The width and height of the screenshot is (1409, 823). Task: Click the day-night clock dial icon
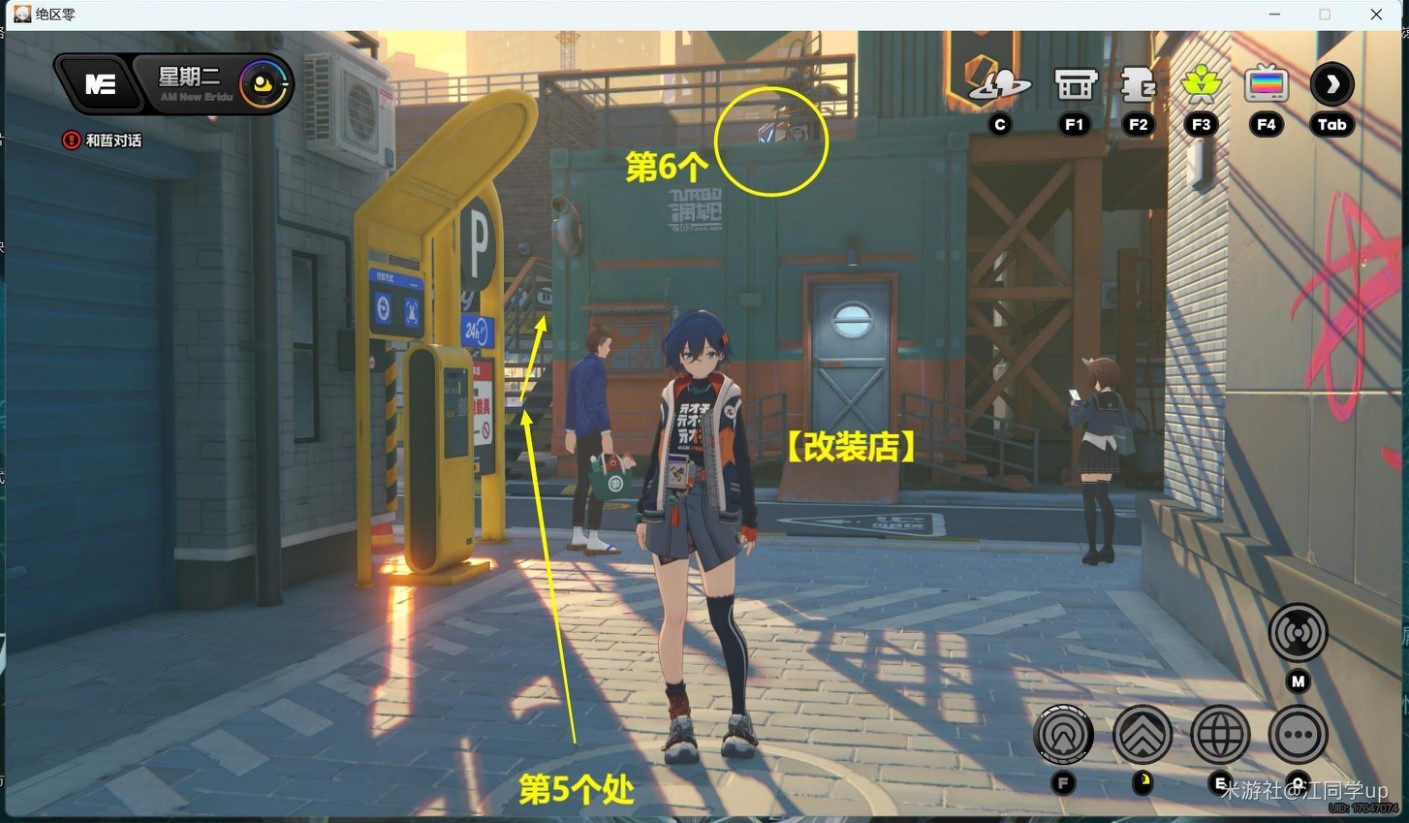(265, 84)
